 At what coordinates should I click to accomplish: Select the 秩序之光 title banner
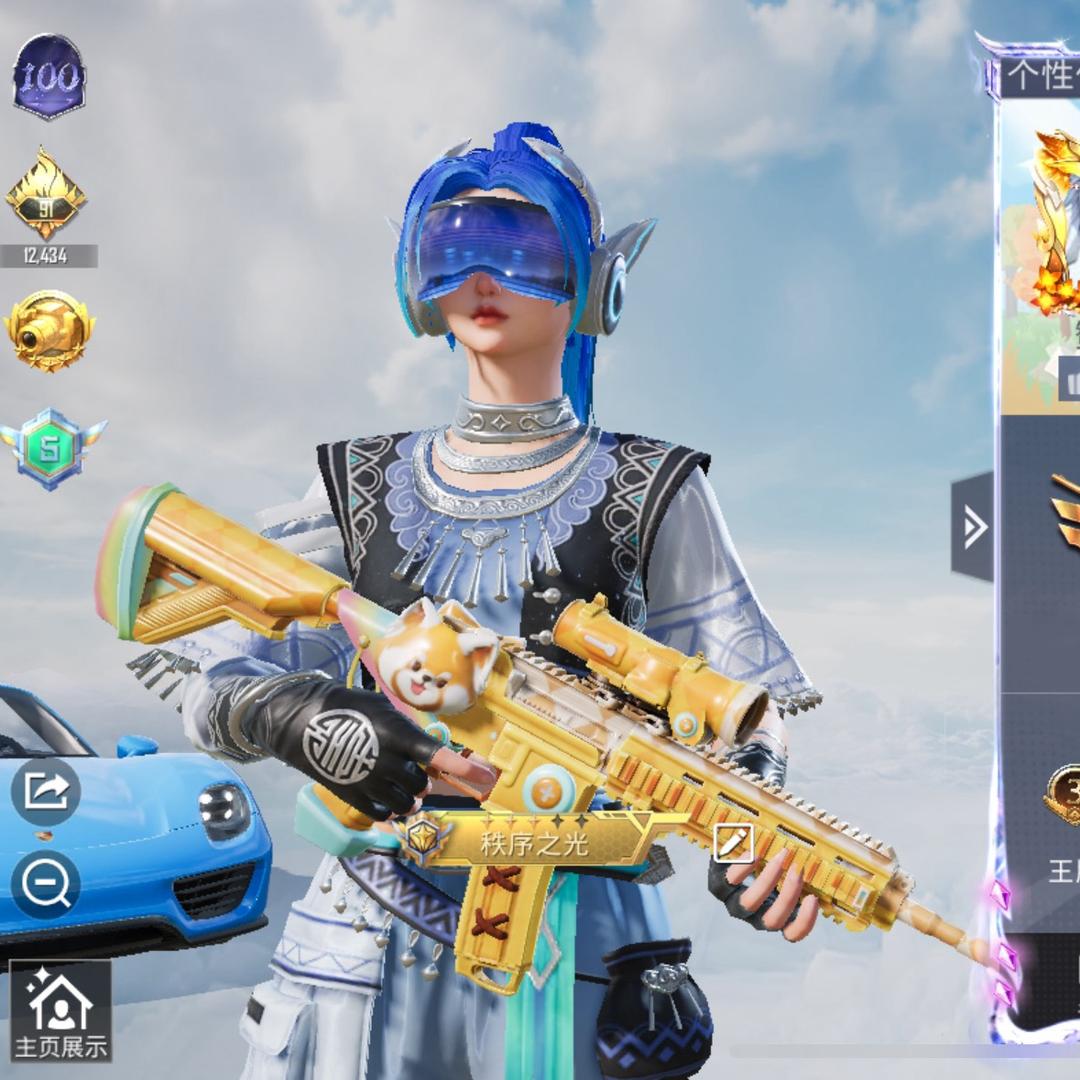[535, 843]
